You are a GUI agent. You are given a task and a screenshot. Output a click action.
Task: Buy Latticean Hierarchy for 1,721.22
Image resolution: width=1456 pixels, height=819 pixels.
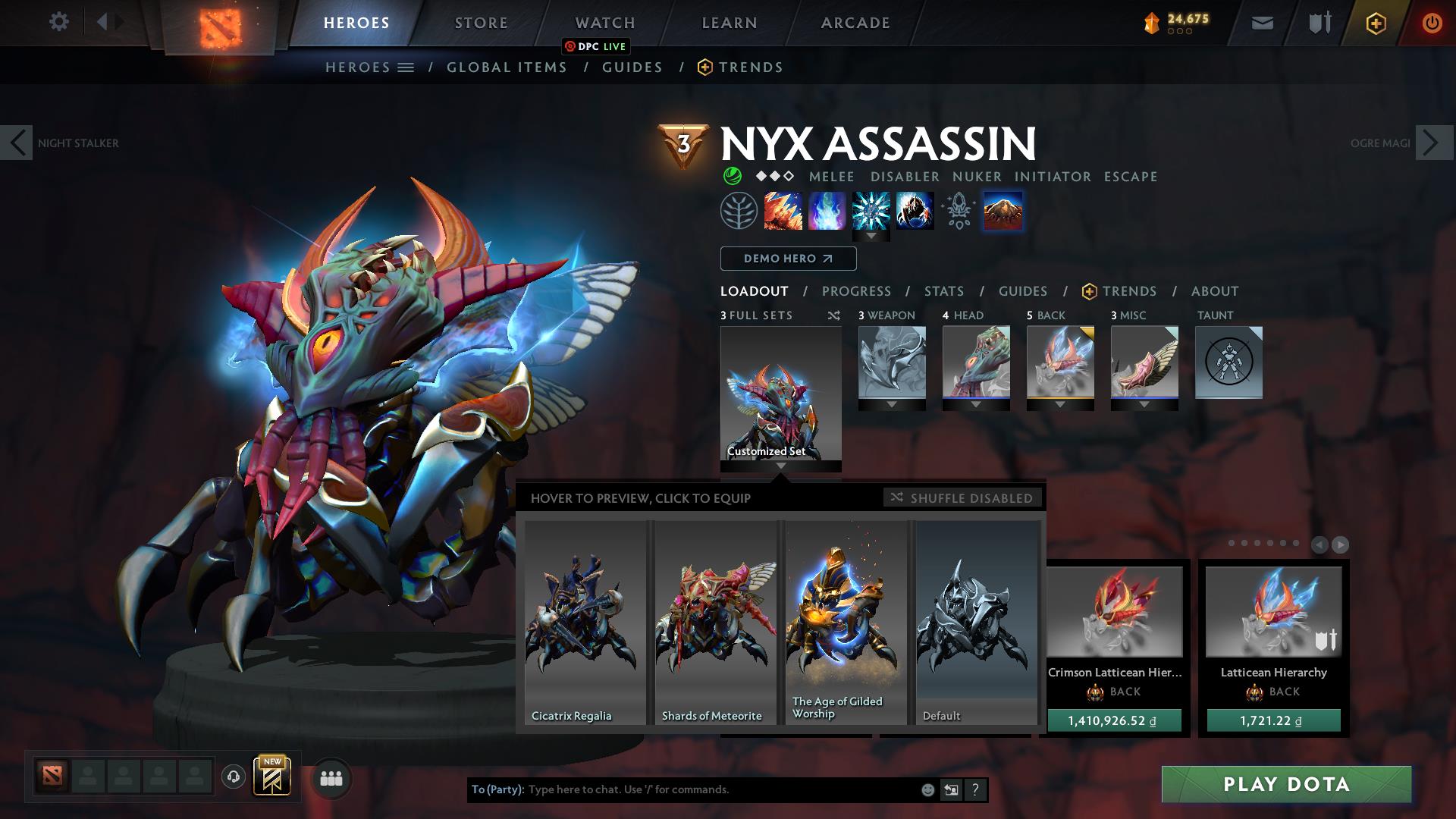pyautogui.click(x=1274, y=721)
